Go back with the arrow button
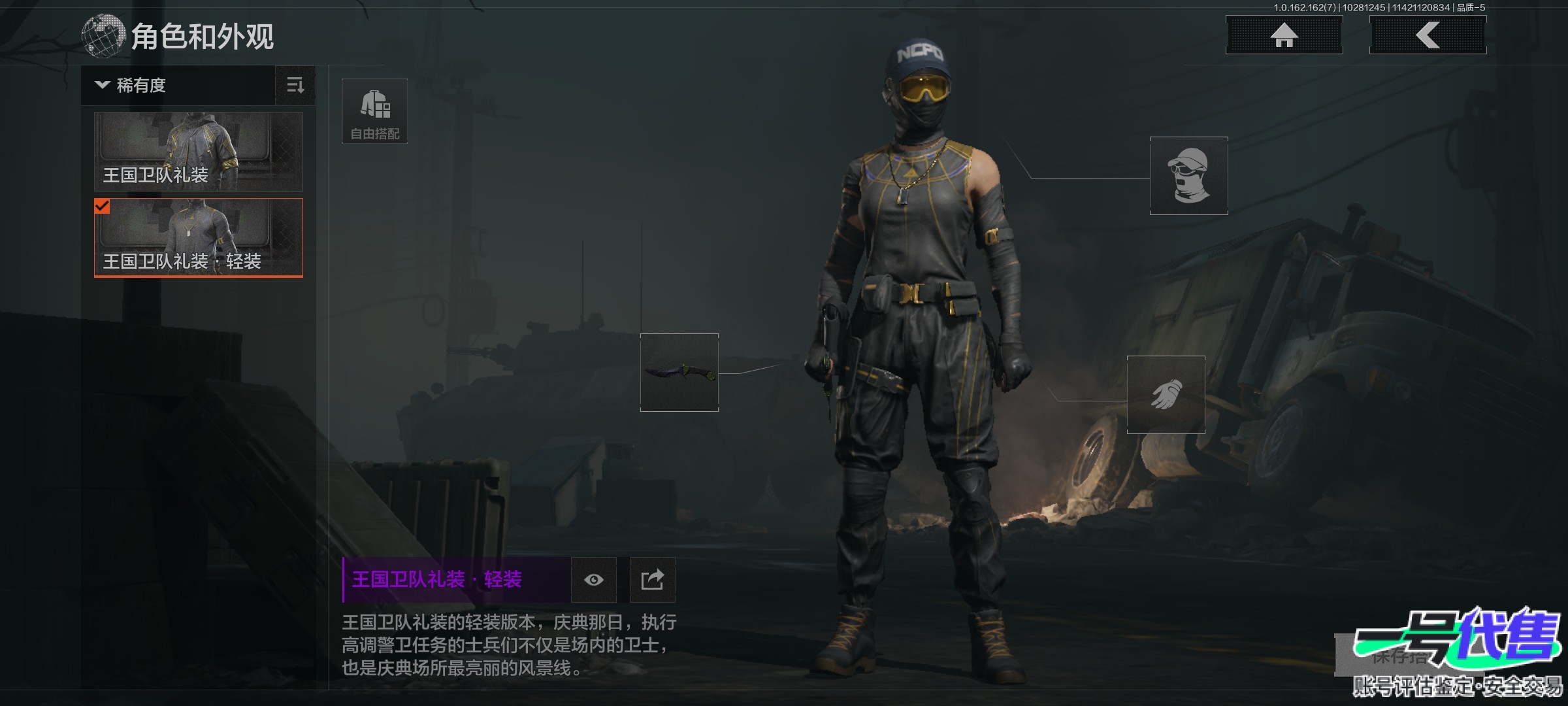1568x706 pixels. [1428, 35]
